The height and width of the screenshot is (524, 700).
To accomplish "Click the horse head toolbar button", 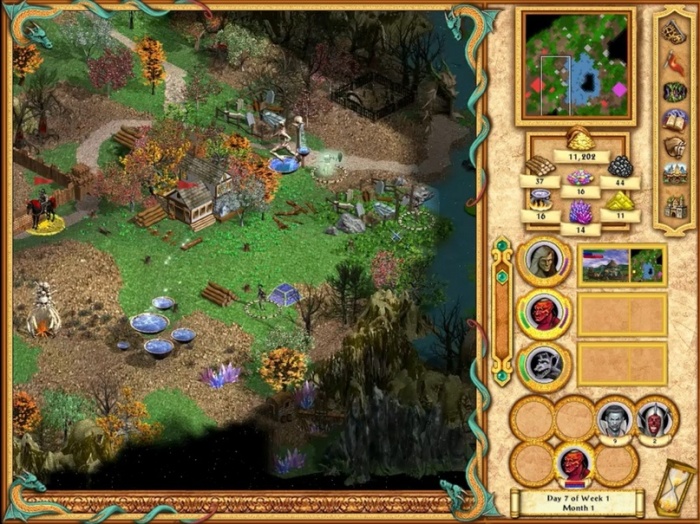I will [x=674, y=148].
